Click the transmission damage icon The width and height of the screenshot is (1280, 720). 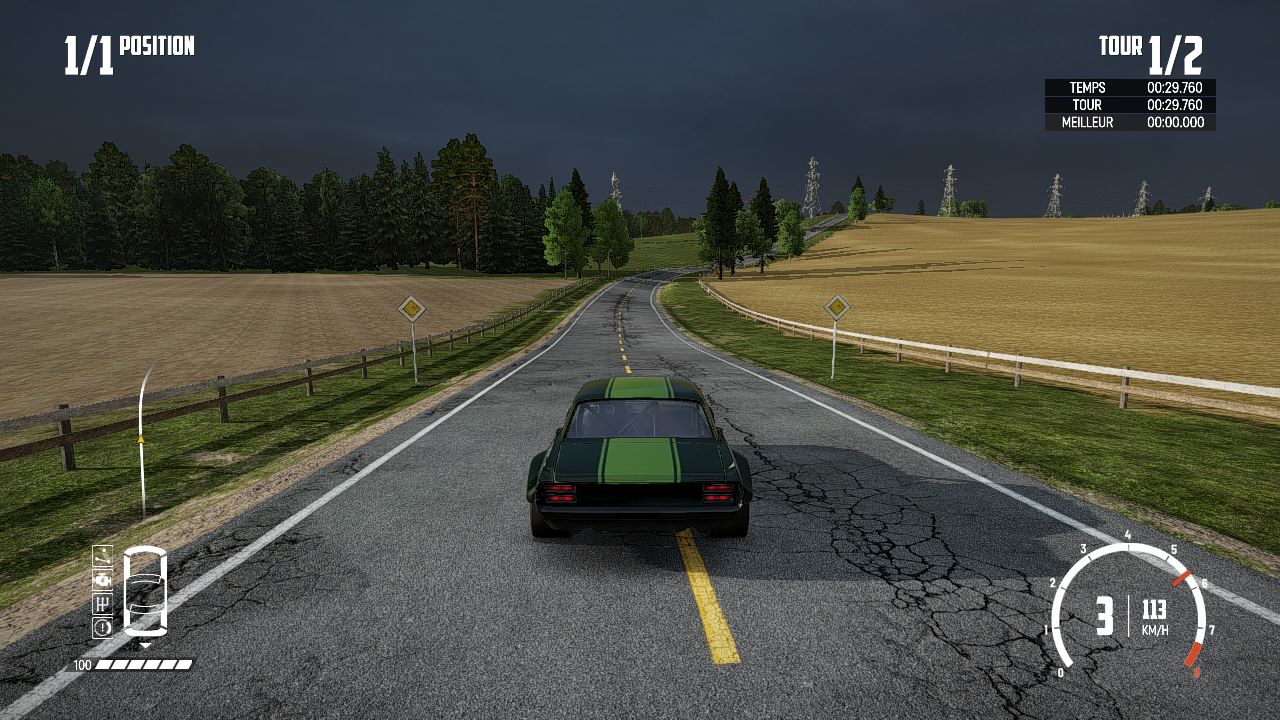tap(101, 604)
